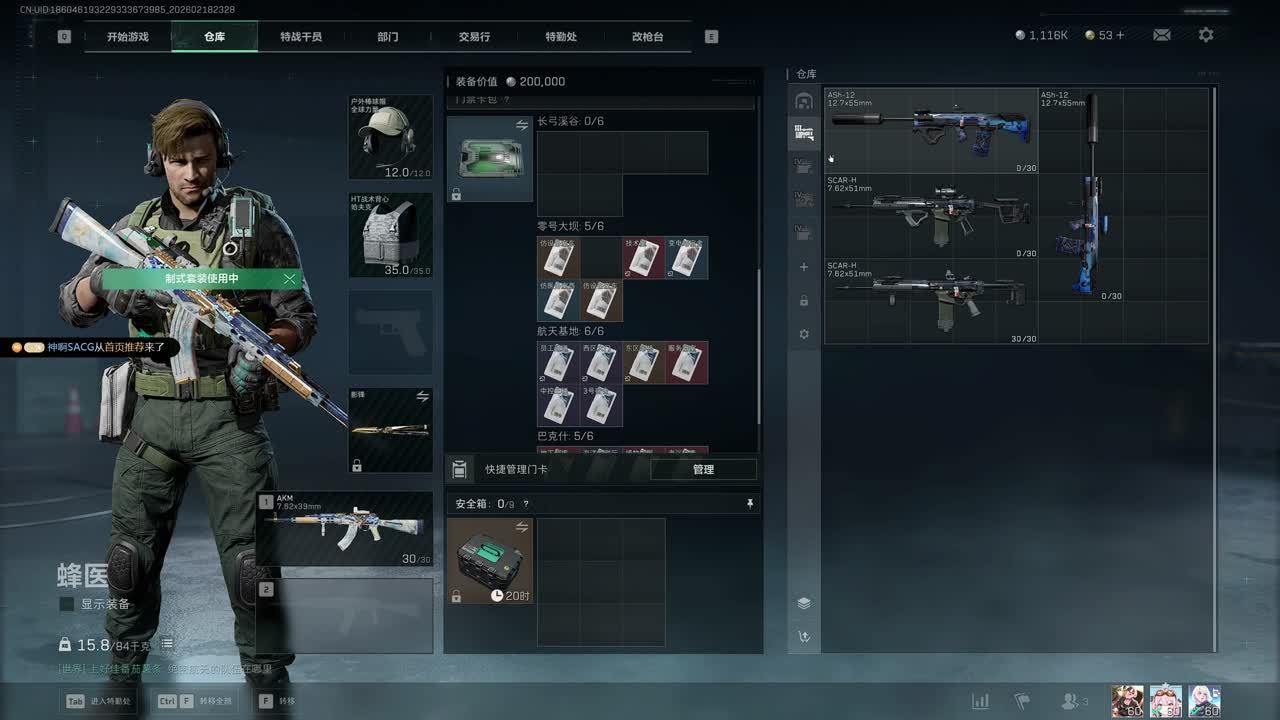1280x720 pixels.
Task: Click the safe box container icon
Action: click(489, 560)
